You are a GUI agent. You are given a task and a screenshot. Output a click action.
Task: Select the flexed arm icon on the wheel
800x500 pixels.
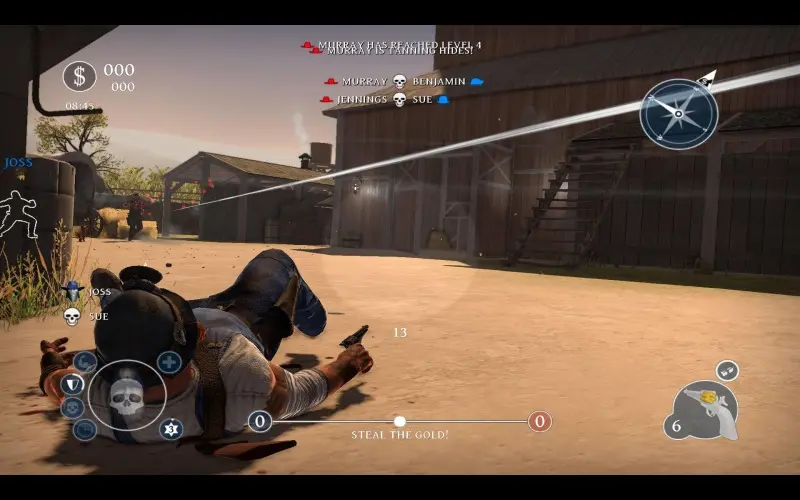[x=85, y=362]
